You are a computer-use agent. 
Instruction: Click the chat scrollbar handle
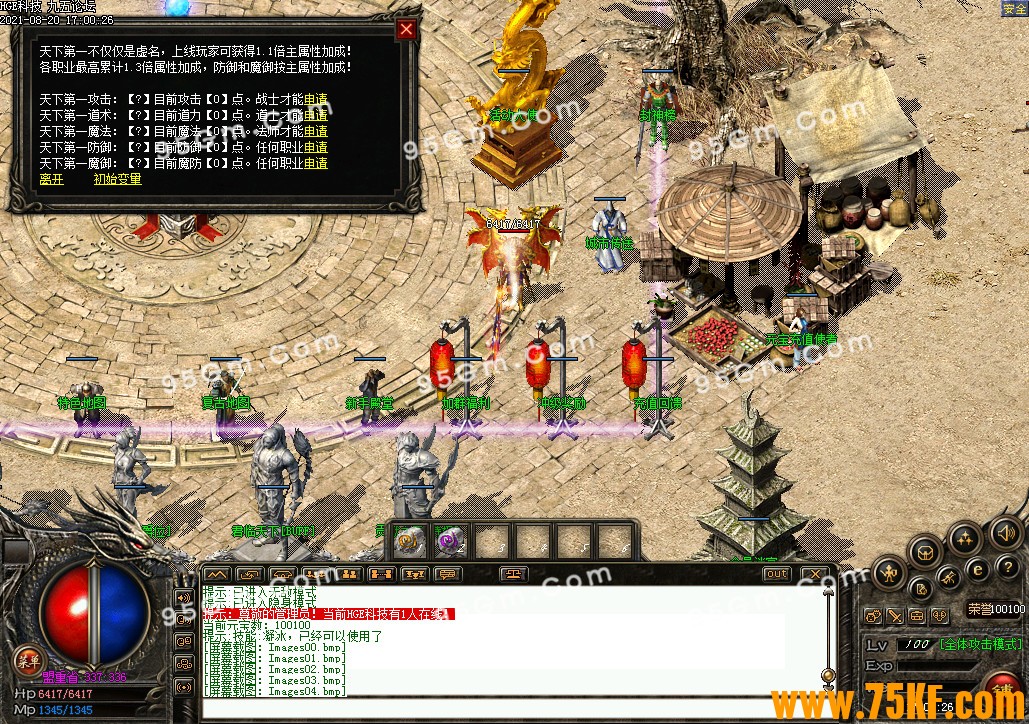tap(828, 675)
